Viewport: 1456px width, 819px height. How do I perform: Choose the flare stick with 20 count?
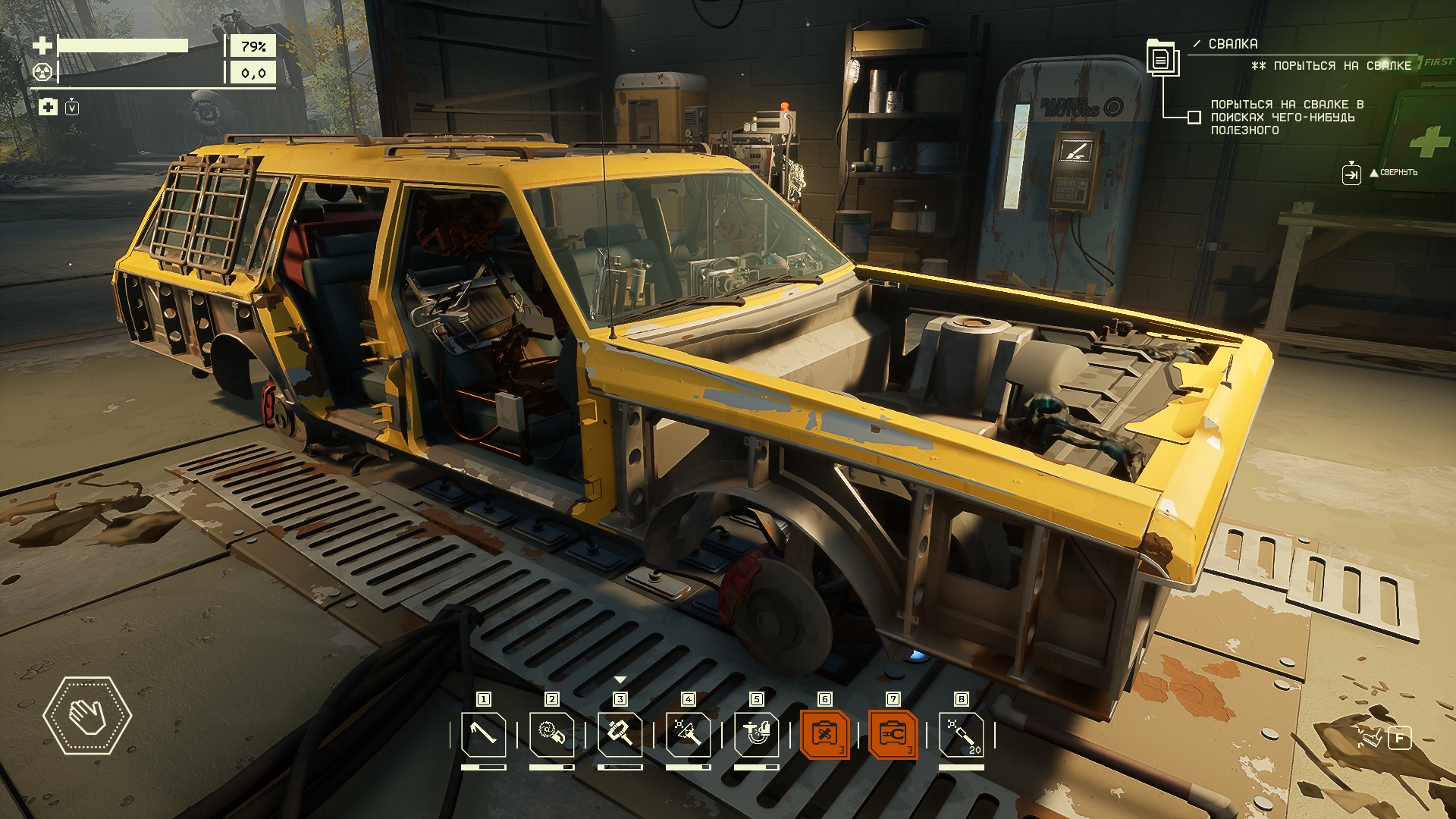click(x=961, y=734)
